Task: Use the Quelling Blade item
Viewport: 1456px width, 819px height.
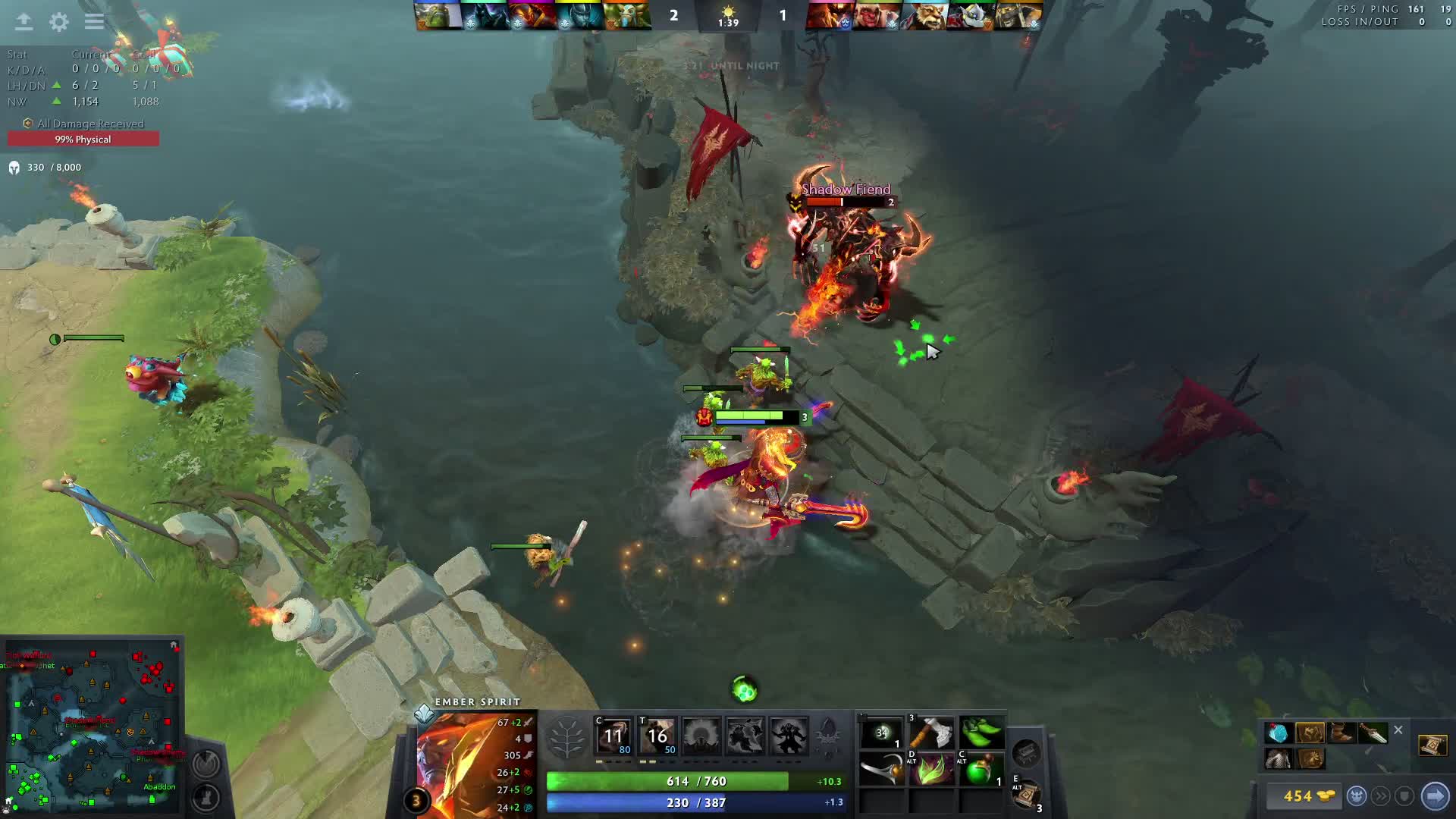Action: pos(931,733)
